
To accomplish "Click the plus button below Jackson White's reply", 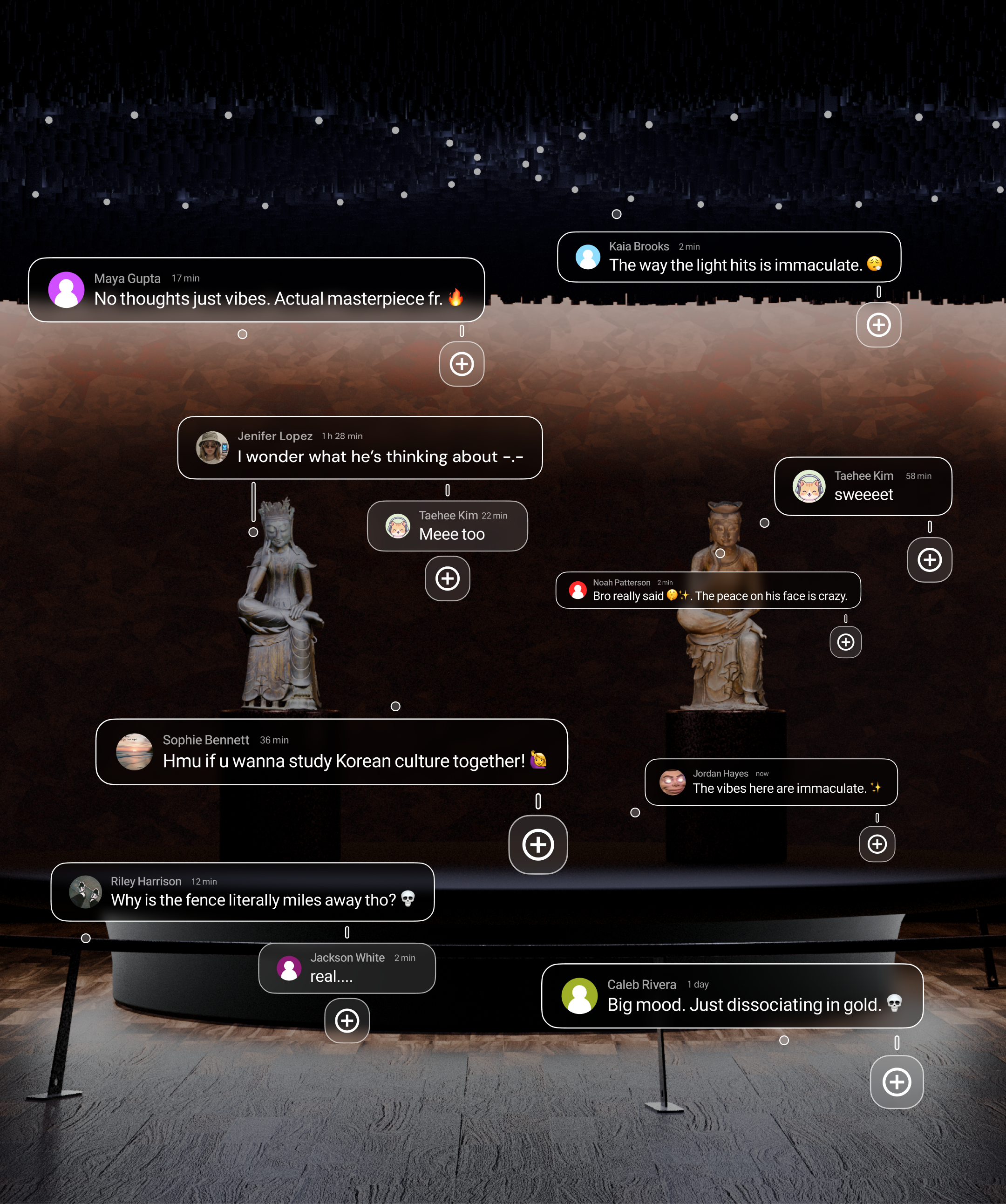I will [347, 1020].
